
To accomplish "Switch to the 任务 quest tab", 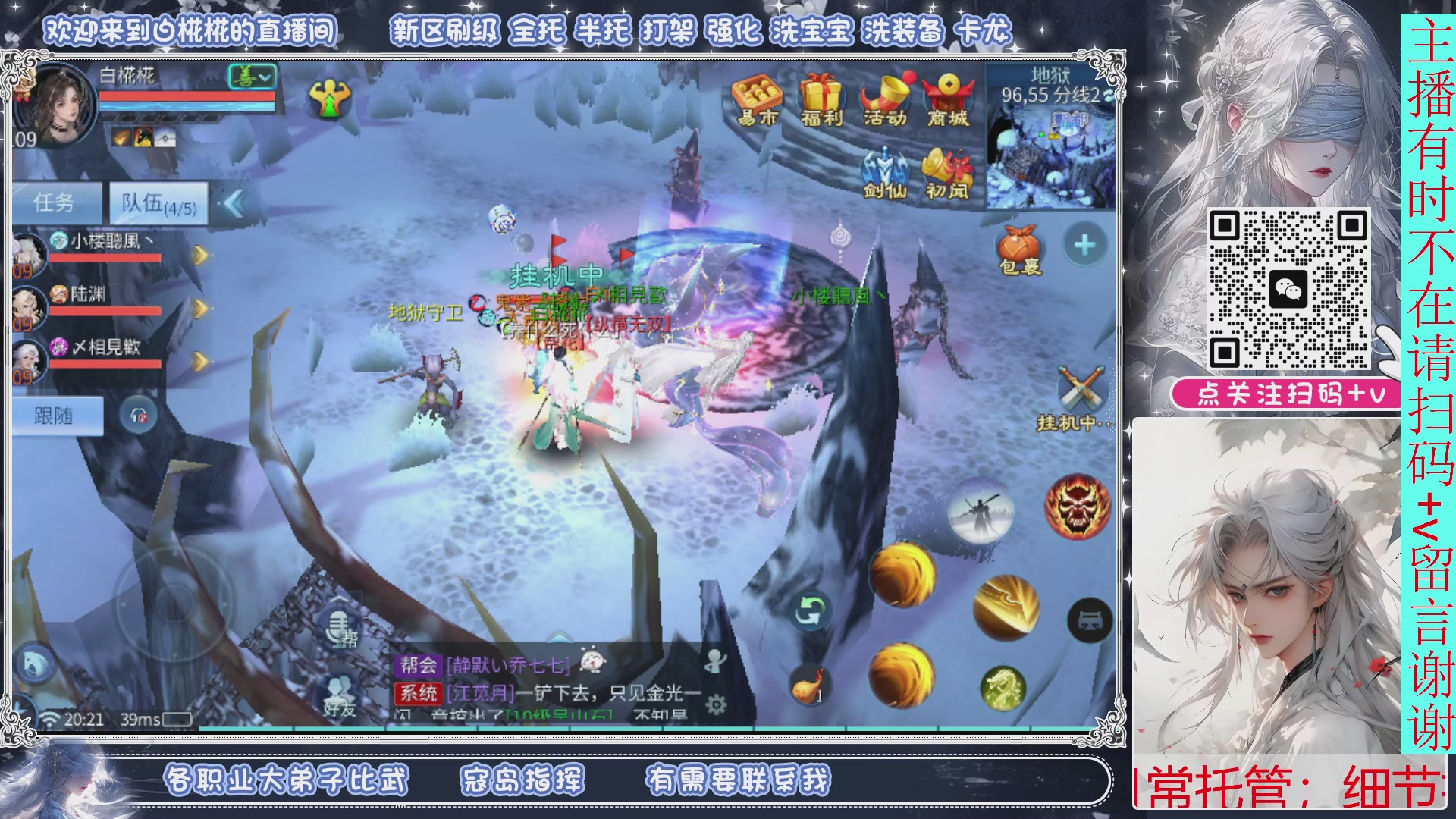I will 55,200.
